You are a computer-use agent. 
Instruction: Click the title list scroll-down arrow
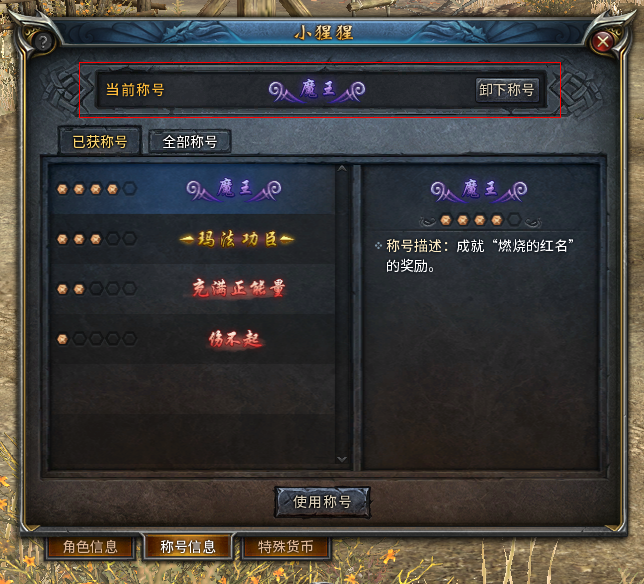click(x=342, y=459)
